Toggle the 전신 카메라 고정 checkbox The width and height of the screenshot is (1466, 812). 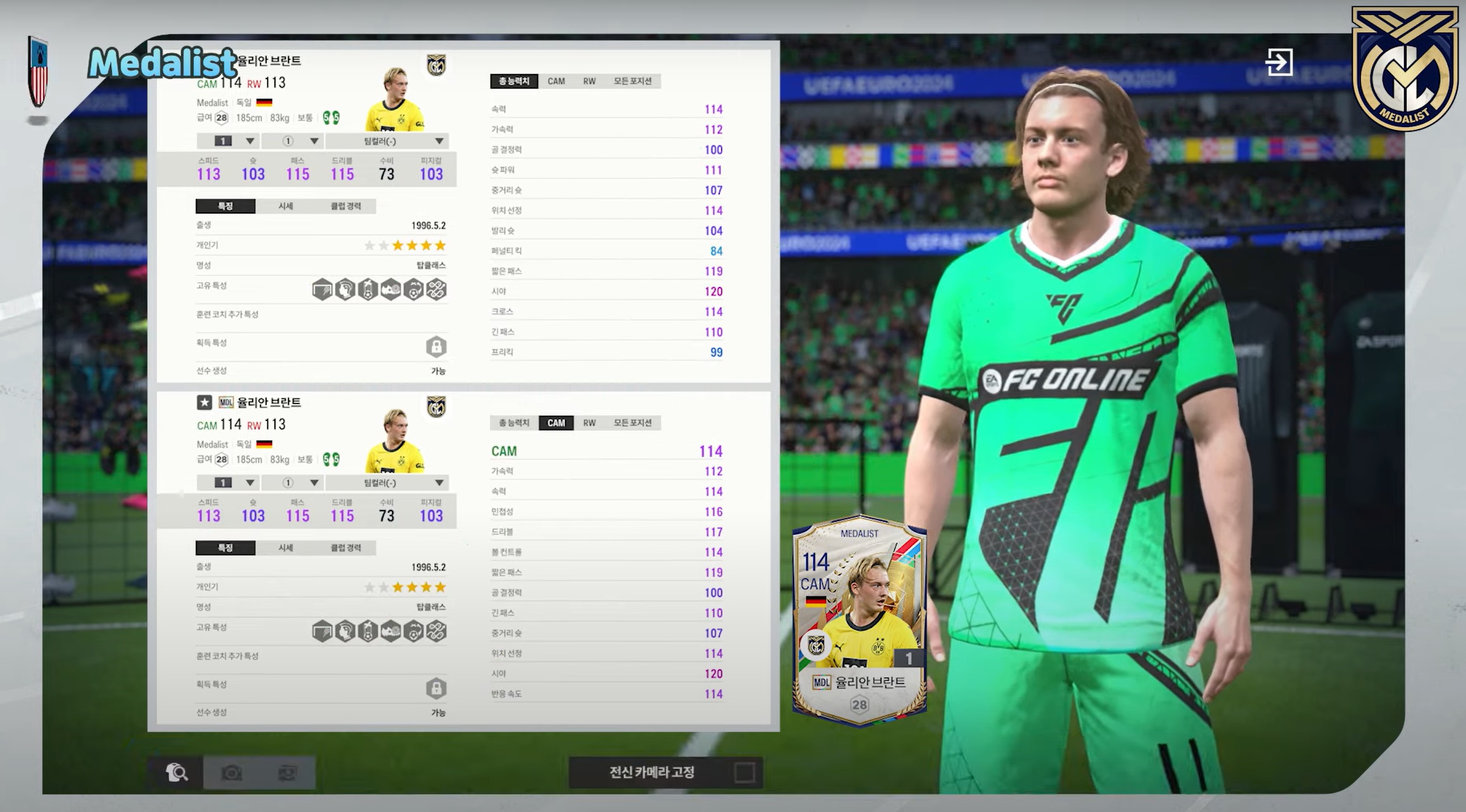[x=744, y=772]
